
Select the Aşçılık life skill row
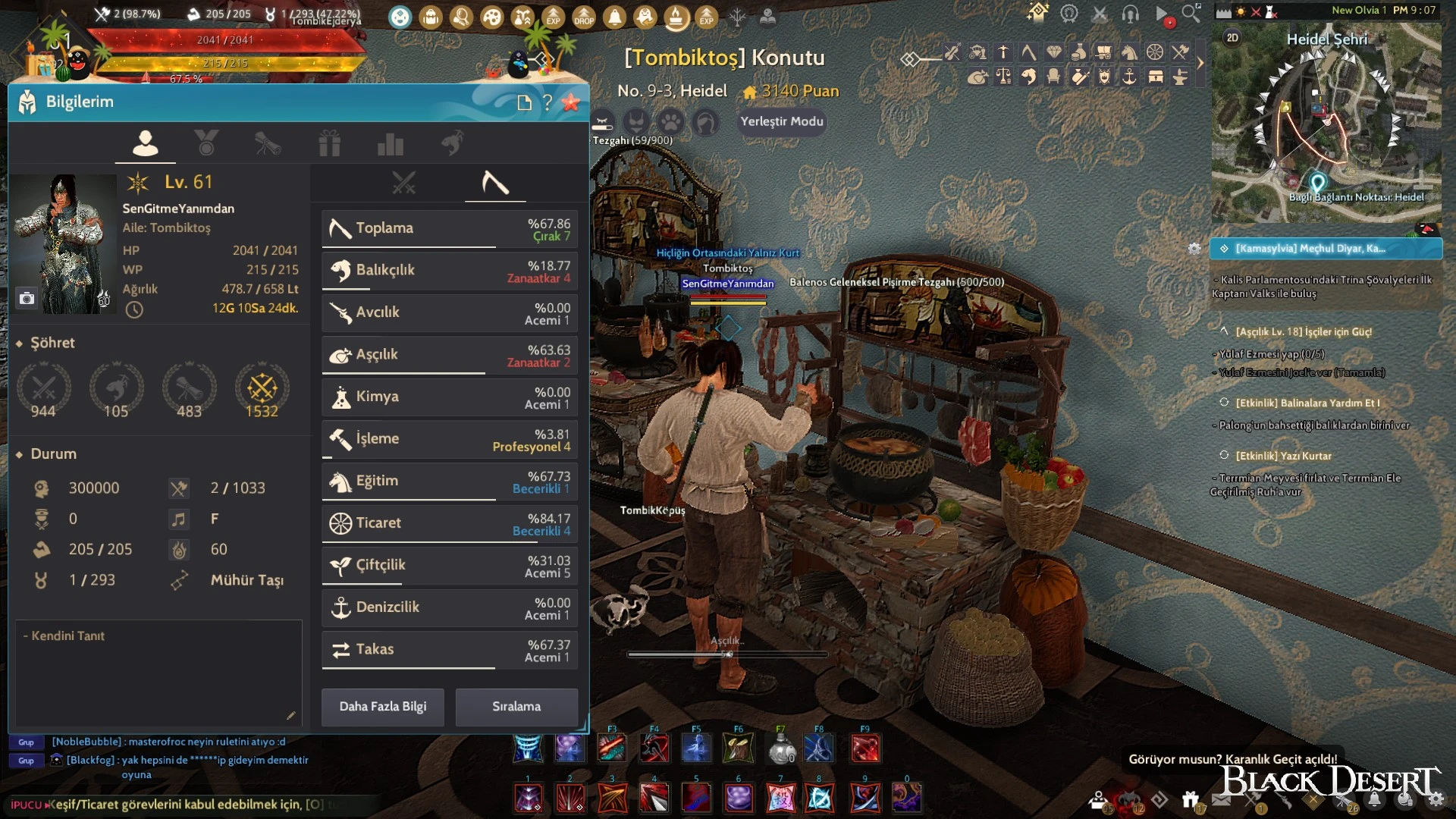(x=450, y=355)
